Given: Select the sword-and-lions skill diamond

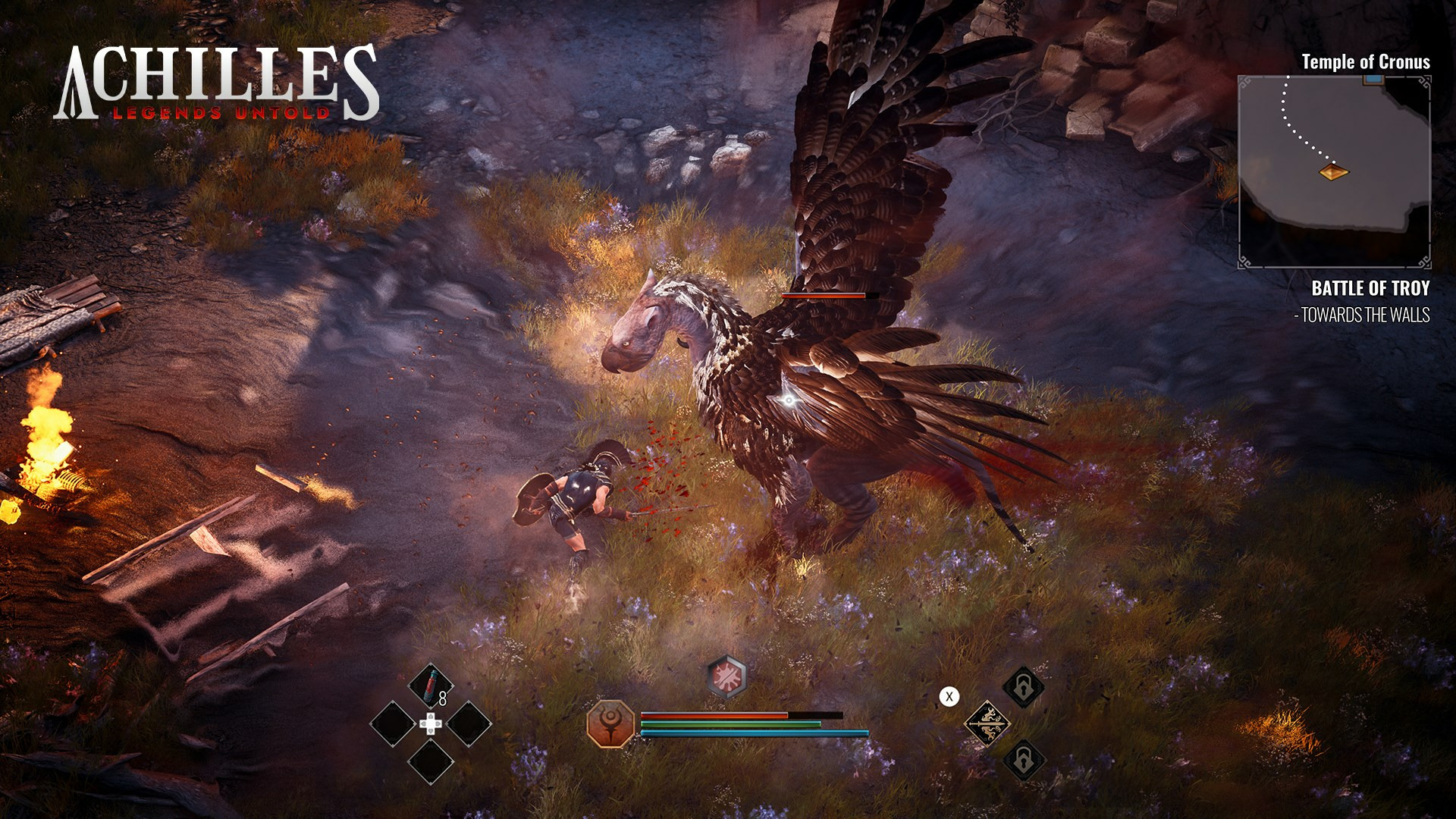Looking at the screenshot, I should point(987,723).
